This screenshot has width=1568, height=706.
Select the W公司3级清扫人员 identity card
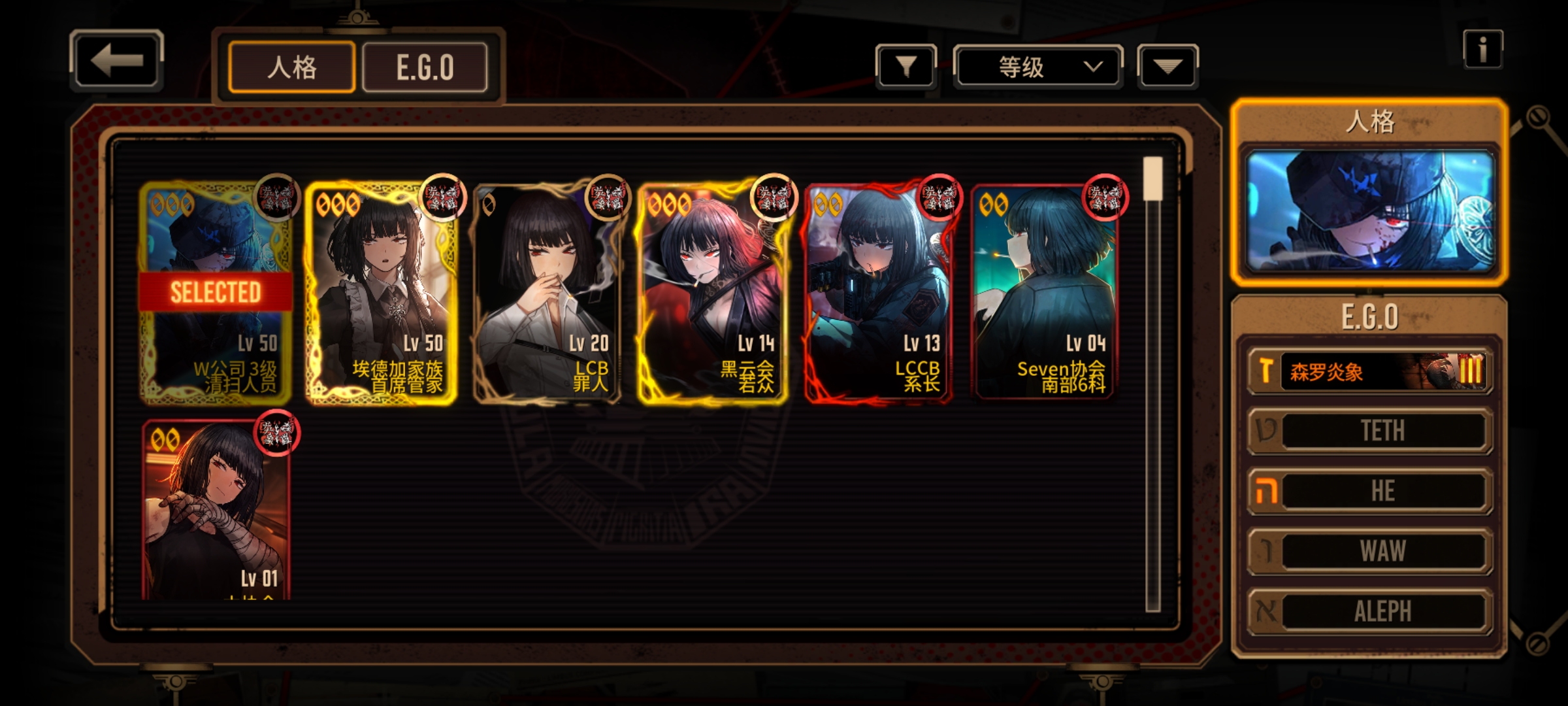[216, 294]
